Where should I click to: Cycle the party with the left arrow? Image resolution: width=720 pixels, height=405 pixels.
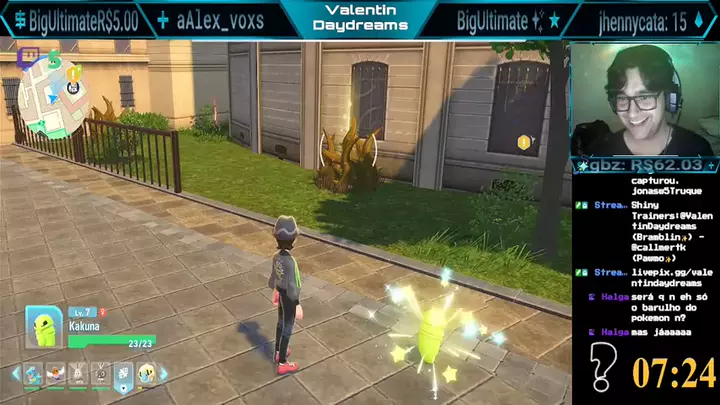(15, 375)
